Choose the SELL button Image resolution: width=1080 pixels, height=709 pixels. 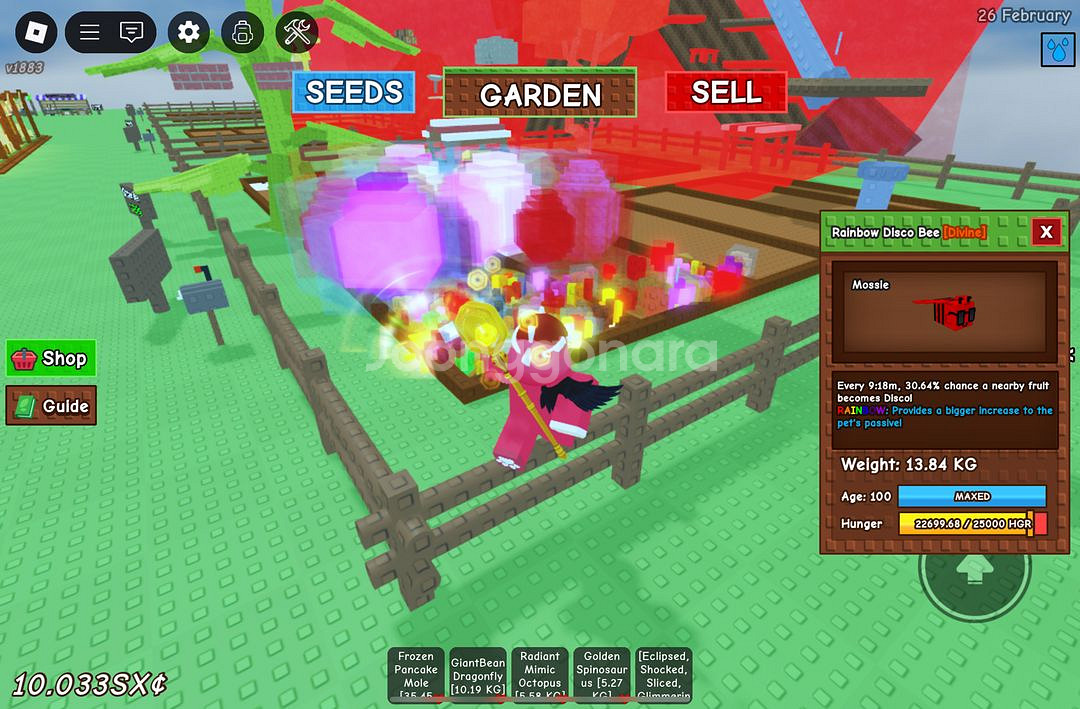[x=726, y=93]
